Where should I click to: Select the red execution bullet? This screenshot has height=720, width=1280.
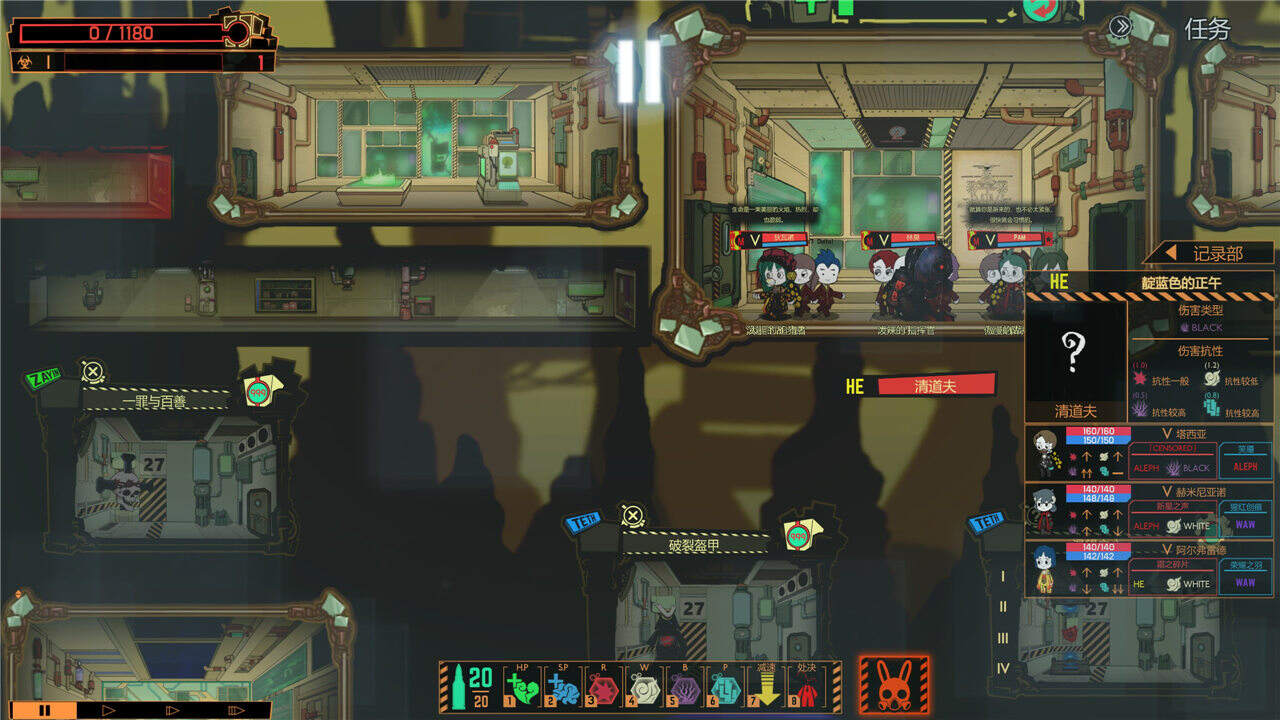click(x=806, y=687)
